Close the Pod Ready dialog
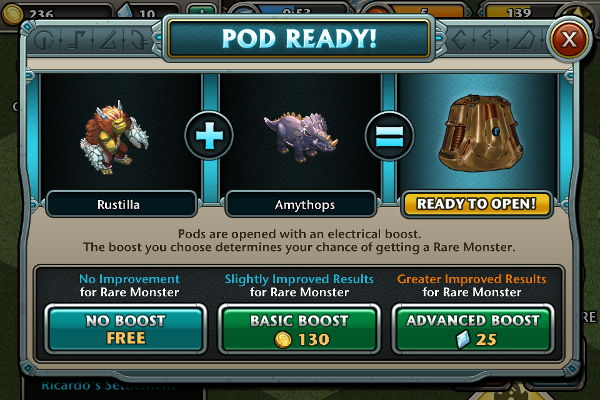600x400 pixels. pyautogui.click(x=569, y=40)
